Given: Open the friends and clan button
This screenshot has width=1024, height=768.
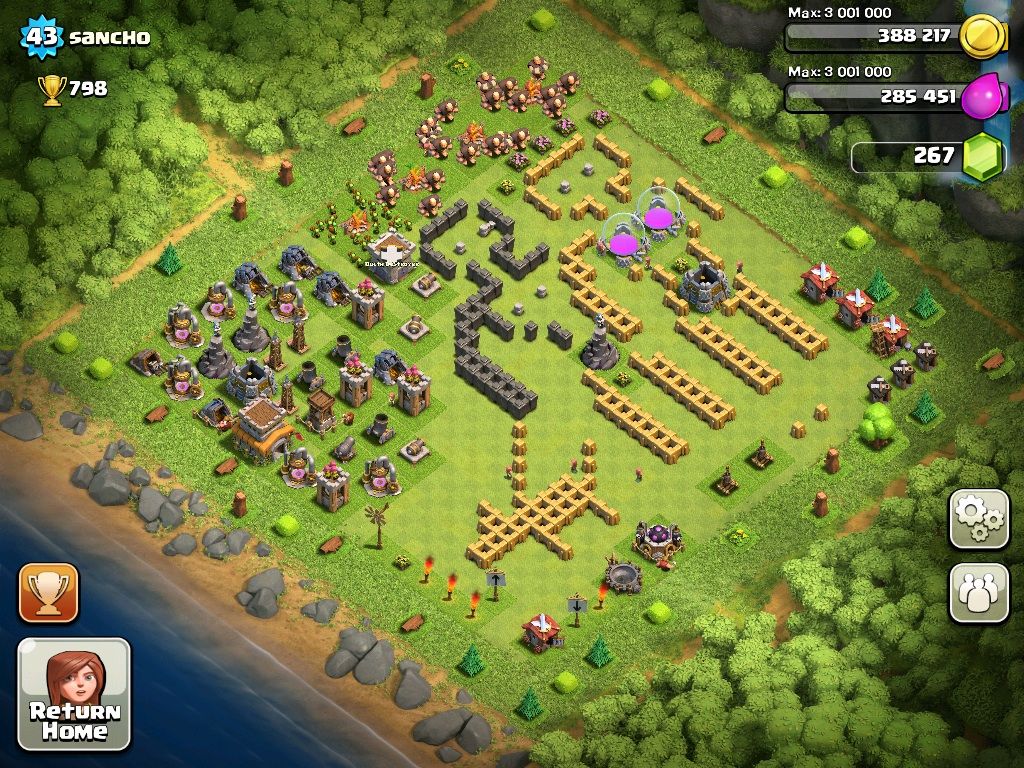Looking at the screenshot, I should (979, 592).
